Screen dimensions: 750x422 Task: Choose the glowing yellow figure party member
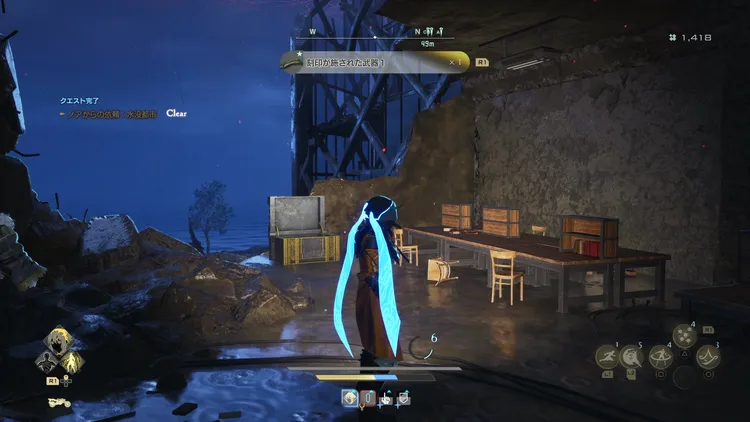click(x=73, y=361)
